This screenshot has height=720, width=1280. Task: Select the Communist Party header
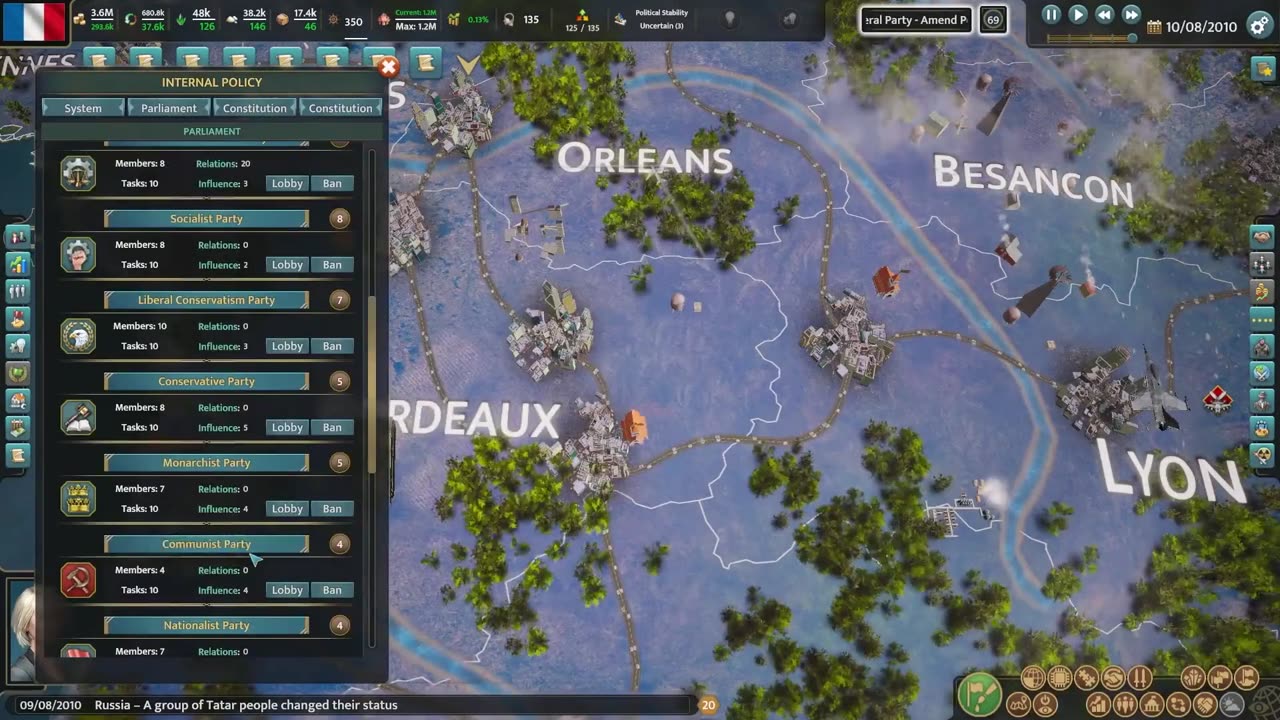click(x=206, y=544)
